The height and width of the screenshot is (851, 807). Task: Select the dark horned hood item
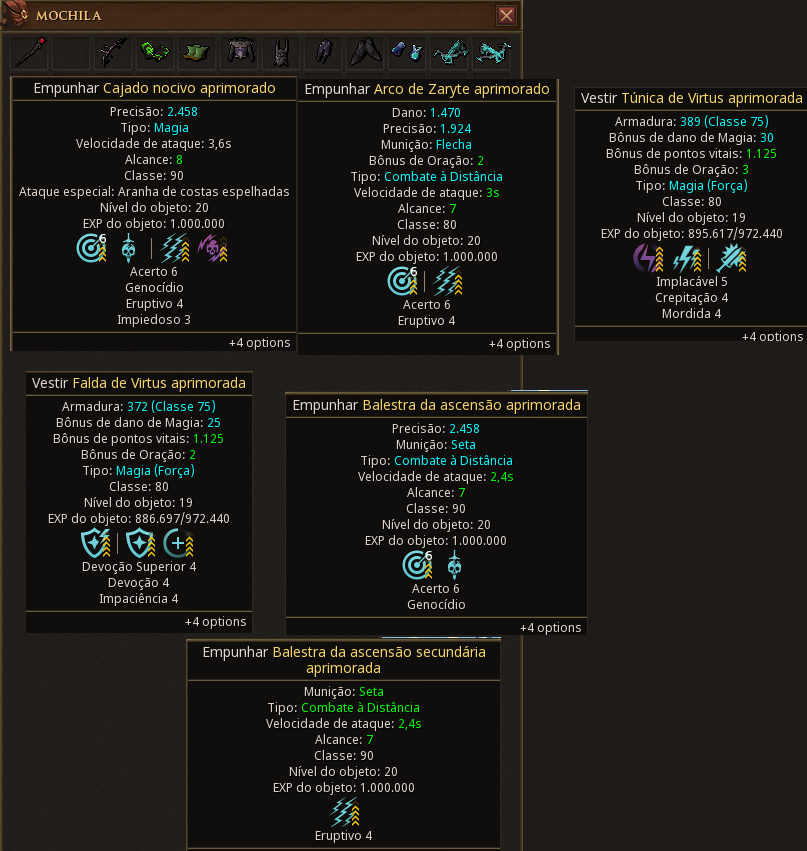click(281, 52)
